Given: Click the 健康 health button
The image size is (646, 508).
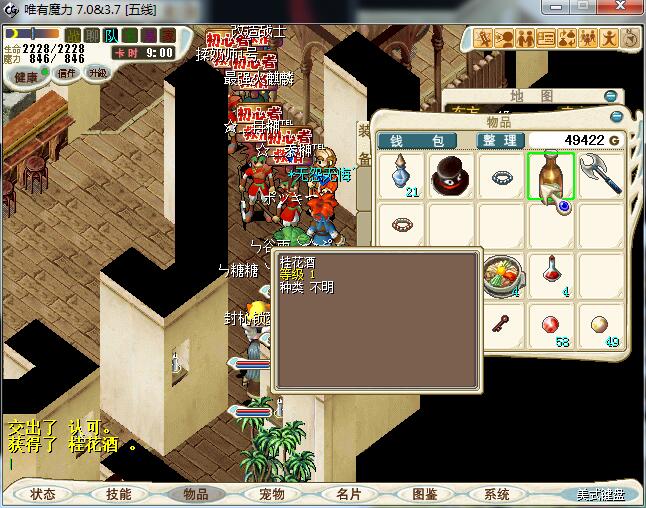Looking at the screenshot, I should click(27, 77).
